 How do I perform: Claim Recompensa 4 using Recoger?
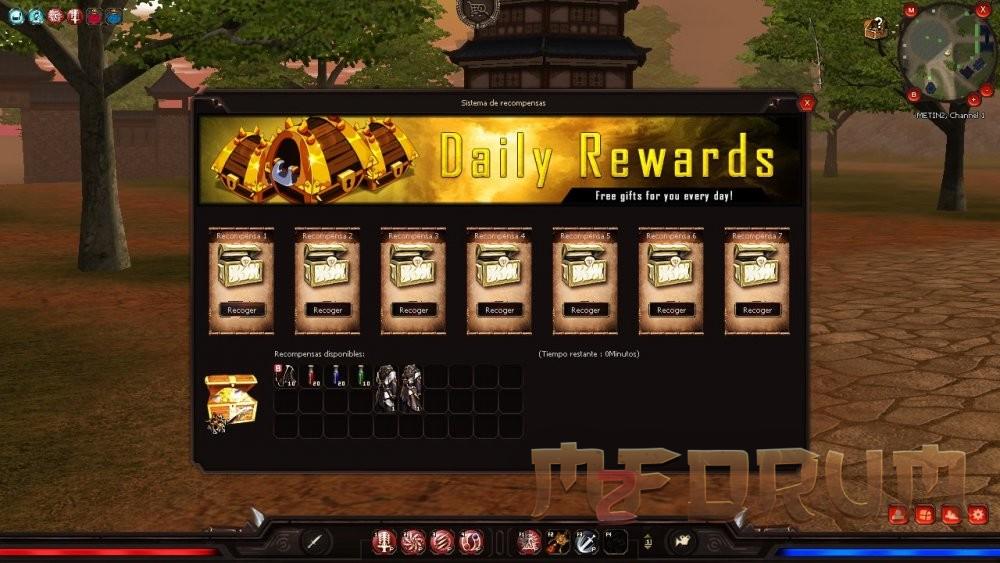pyautogui.click(x=499, y=310)
